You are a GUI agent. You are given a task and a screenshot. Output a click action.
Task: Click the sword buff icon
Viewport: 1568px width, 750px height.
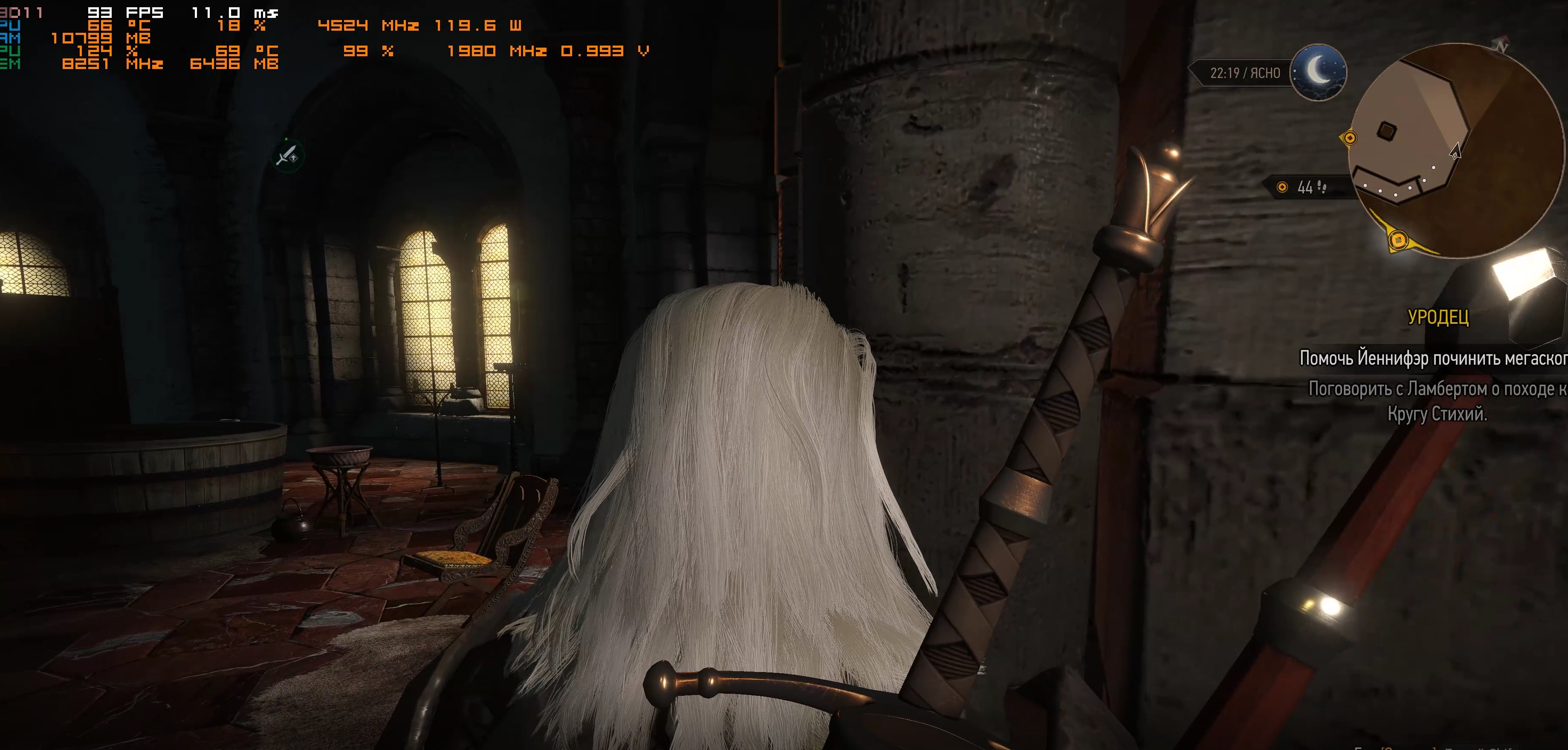pos(287,155)
